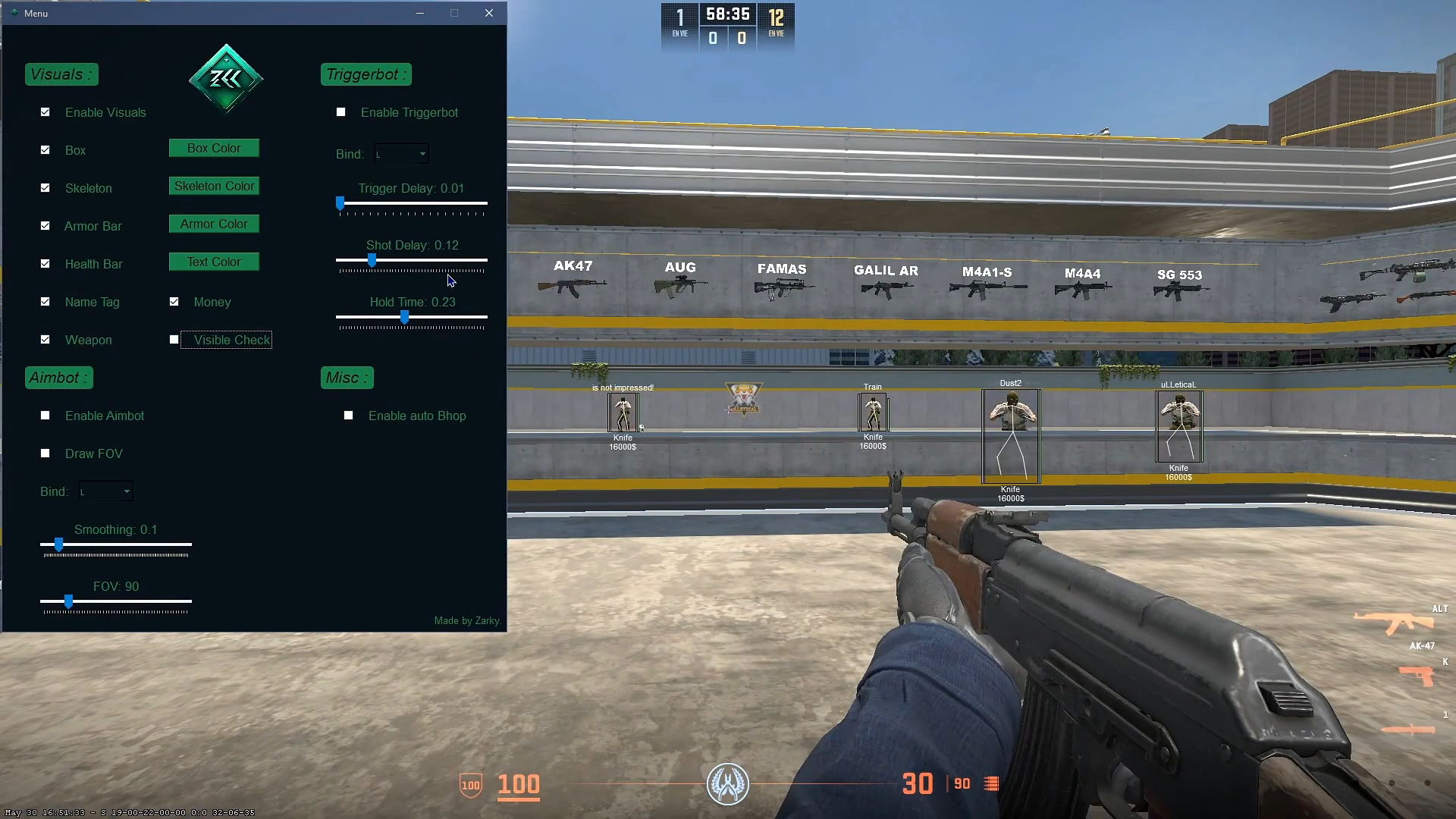1456x819 pixels.
Task: Click the 58:35 match timer
Action: click(x=726, y=13)
